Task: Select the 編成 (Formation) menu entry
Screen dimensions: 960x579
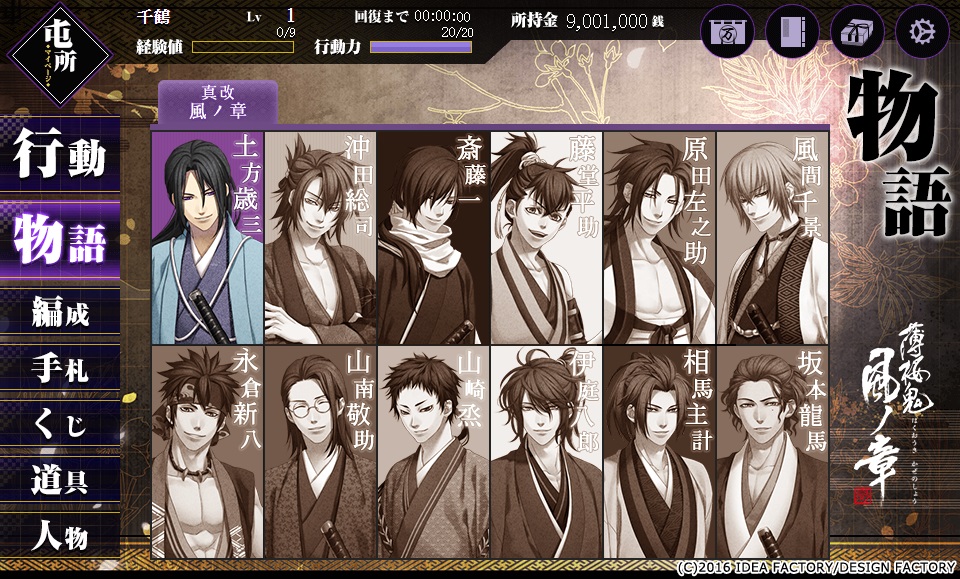Action: point(60,314)
